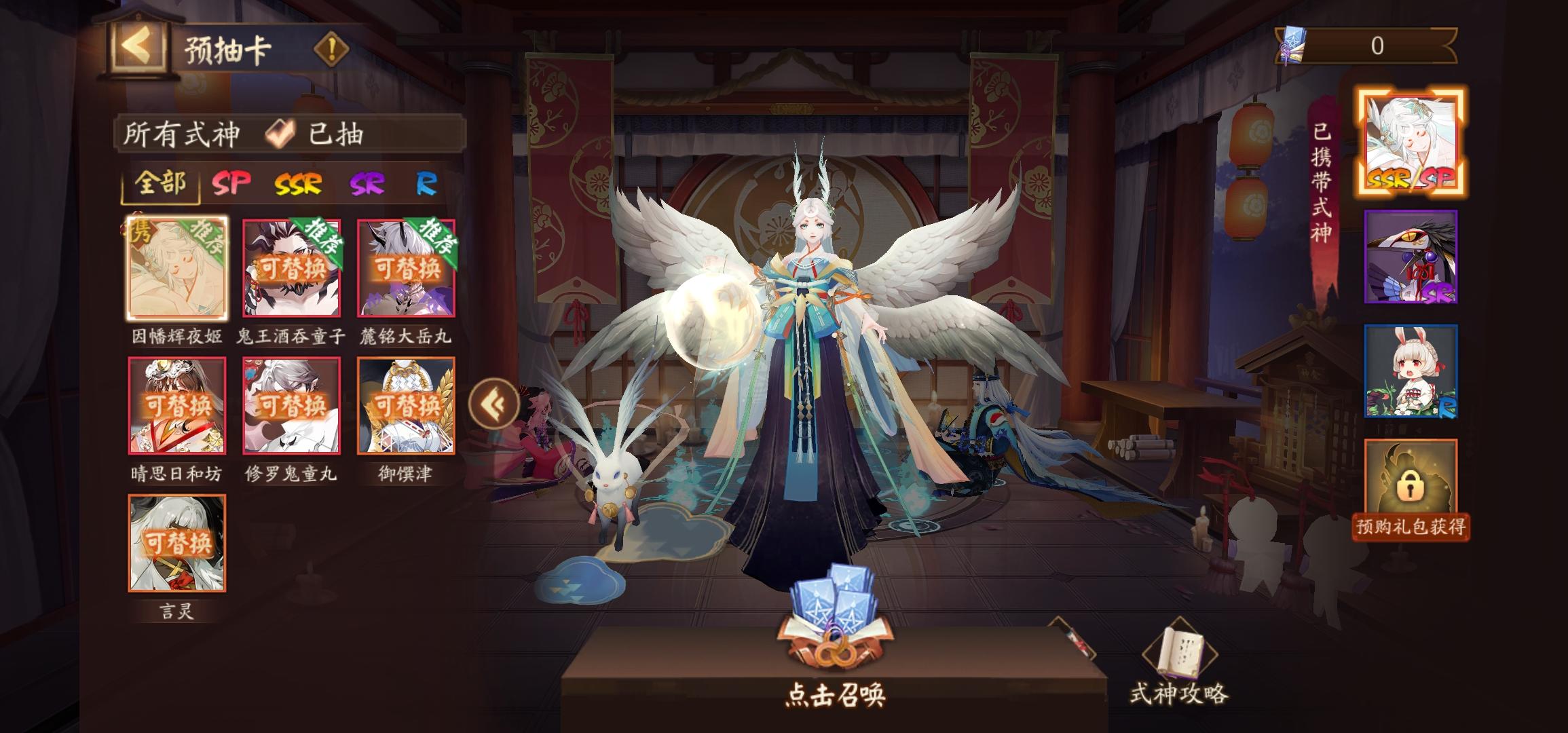
Task: Enable the R rarity filter
Action: 428,183
